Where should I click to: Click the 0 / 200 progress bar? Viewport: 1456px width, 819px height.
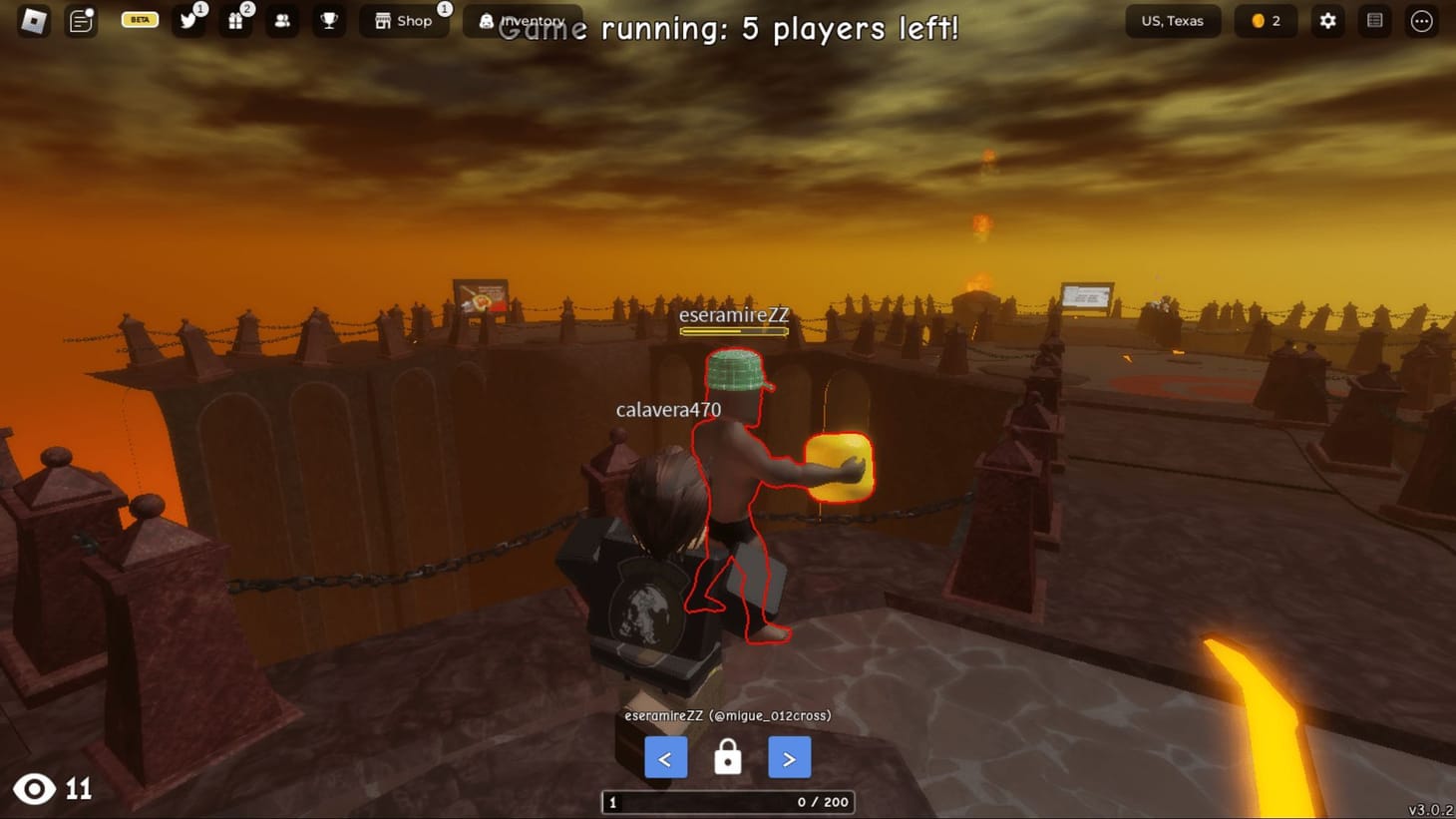[727, 802]
